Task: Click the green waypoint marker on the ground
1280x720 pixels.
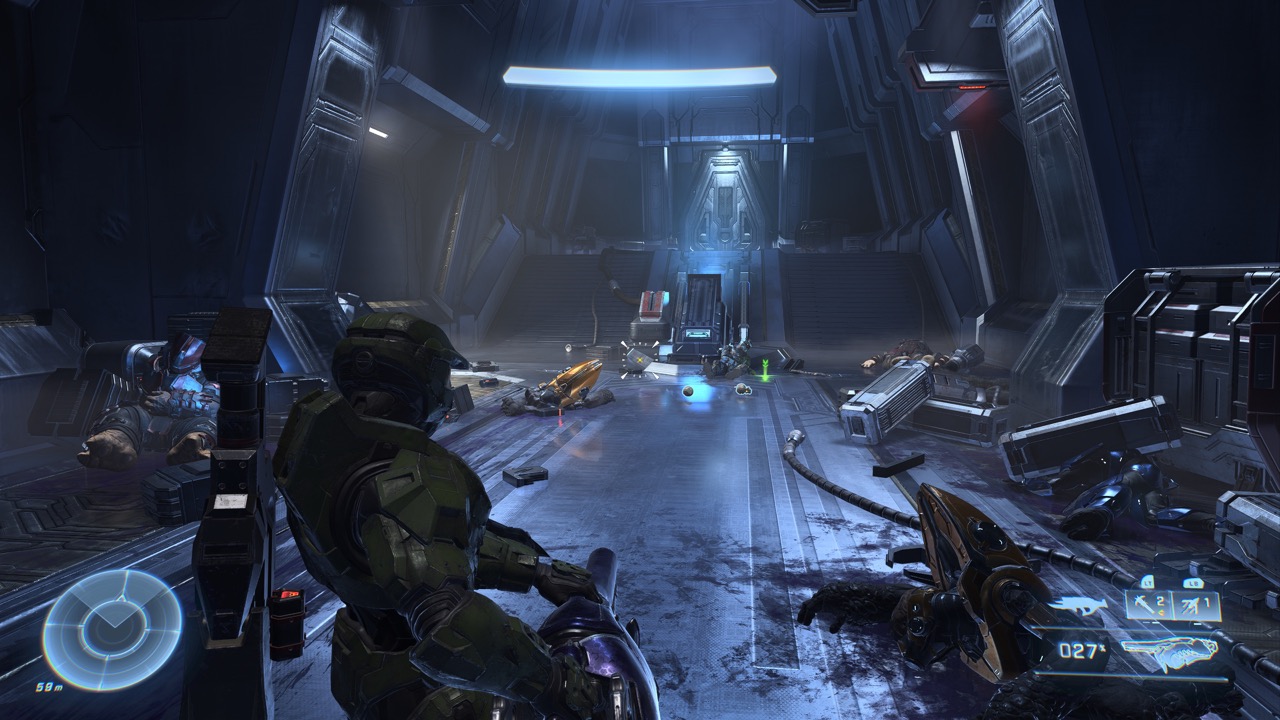Action: 765,372
